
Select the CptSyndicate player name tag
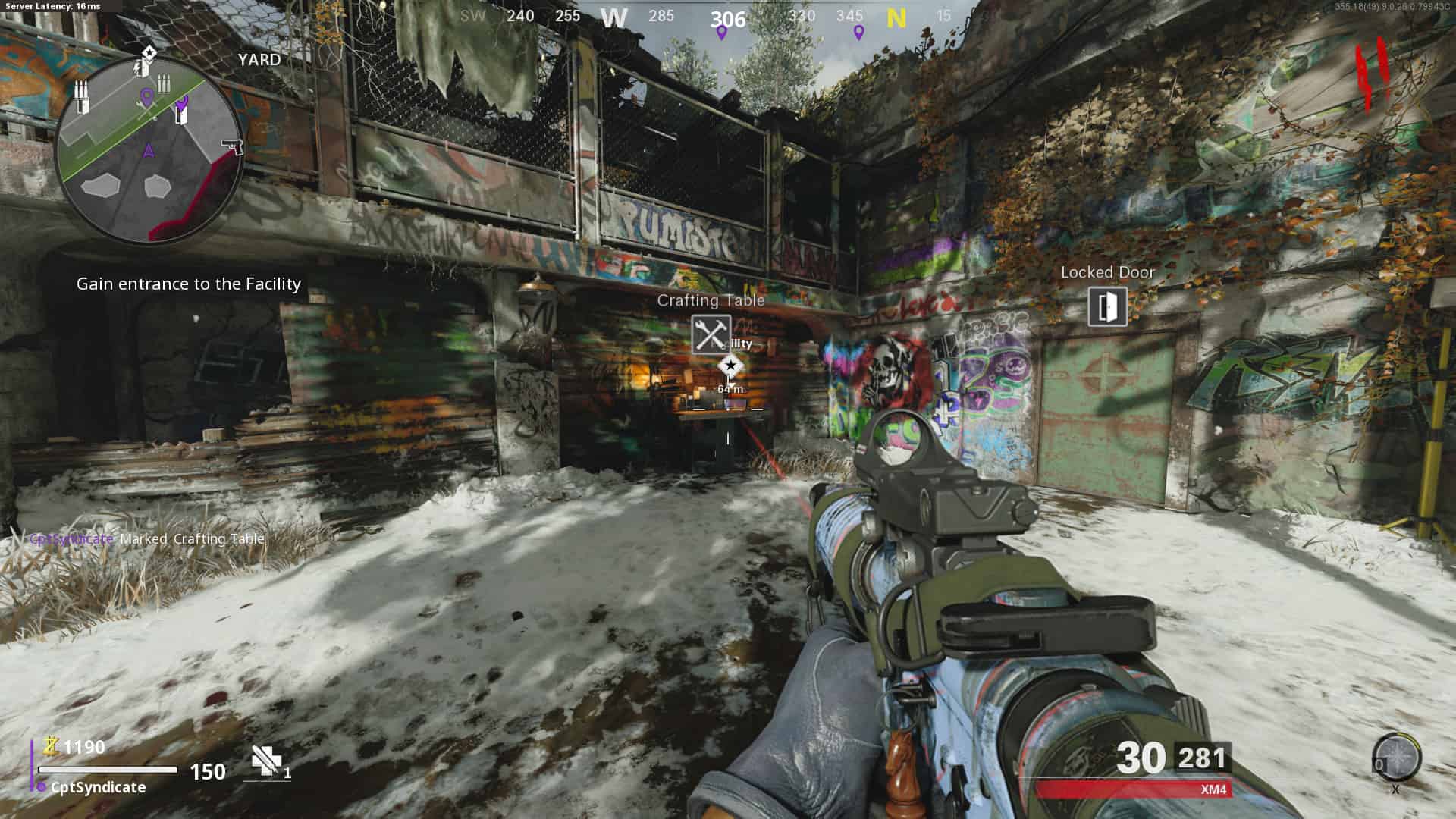pos(98,787)
